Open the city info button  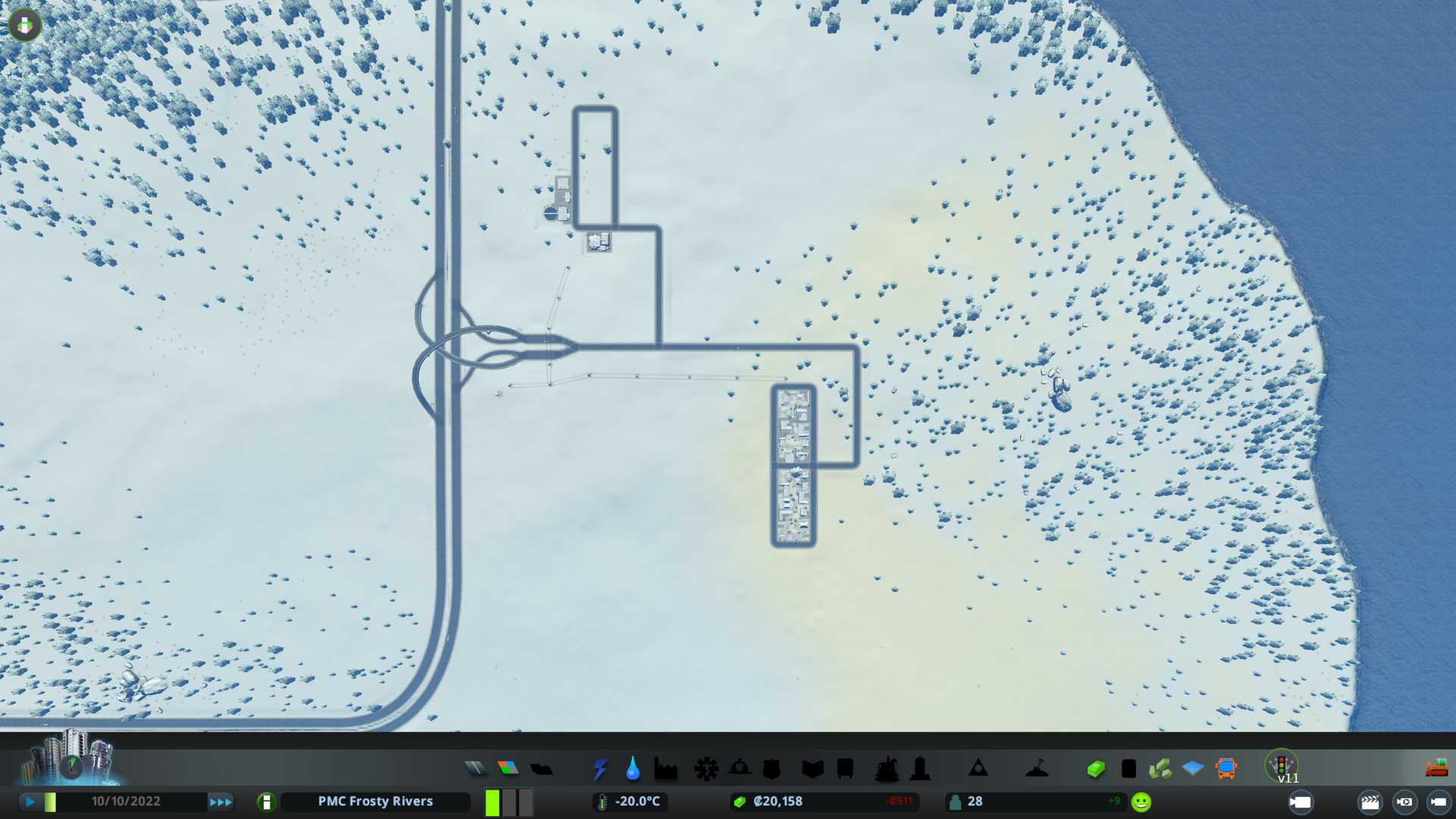coord(266,802)
